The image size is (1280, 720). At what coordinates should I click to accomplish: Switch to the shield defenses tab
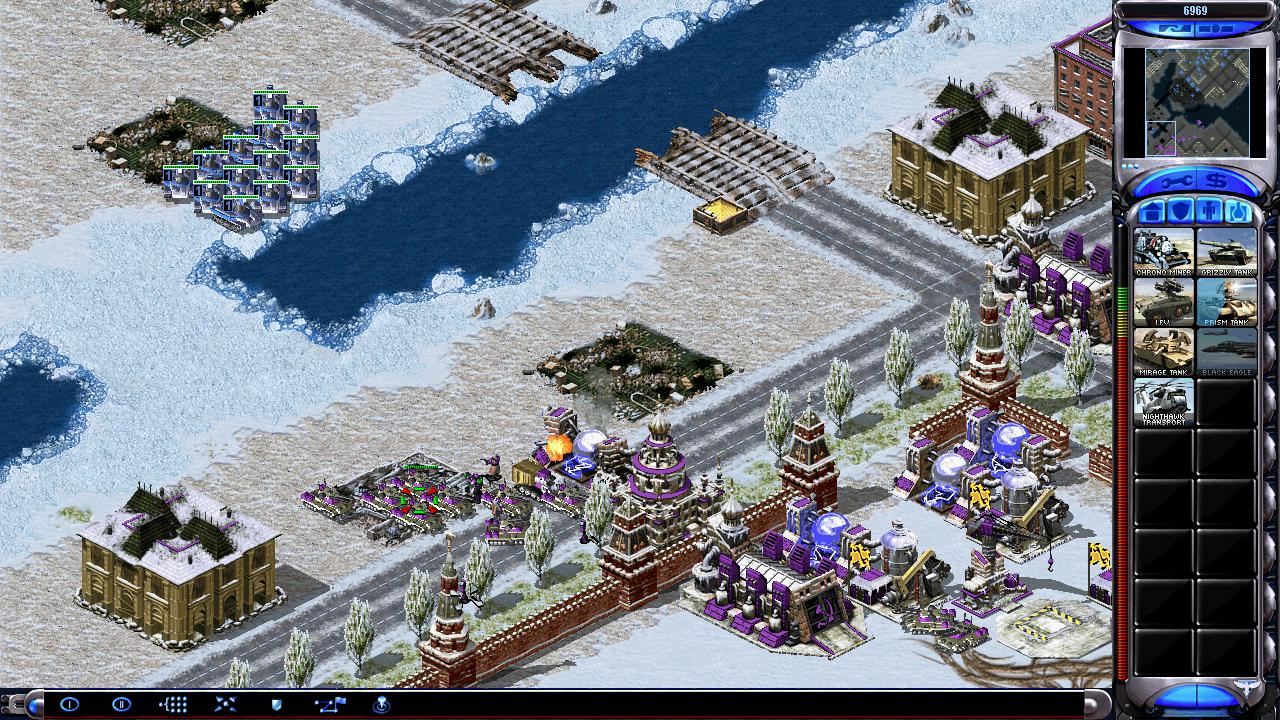1180,212
